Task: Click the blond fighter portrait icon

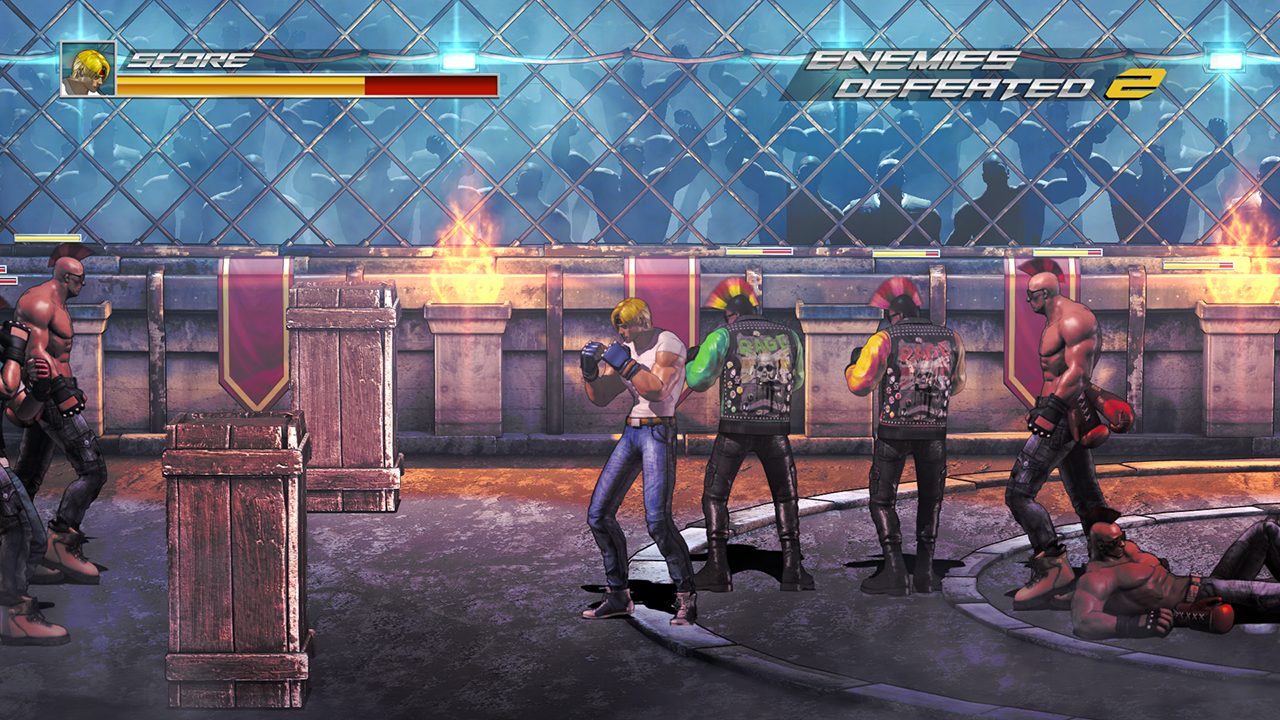Action: coord(88,69)
